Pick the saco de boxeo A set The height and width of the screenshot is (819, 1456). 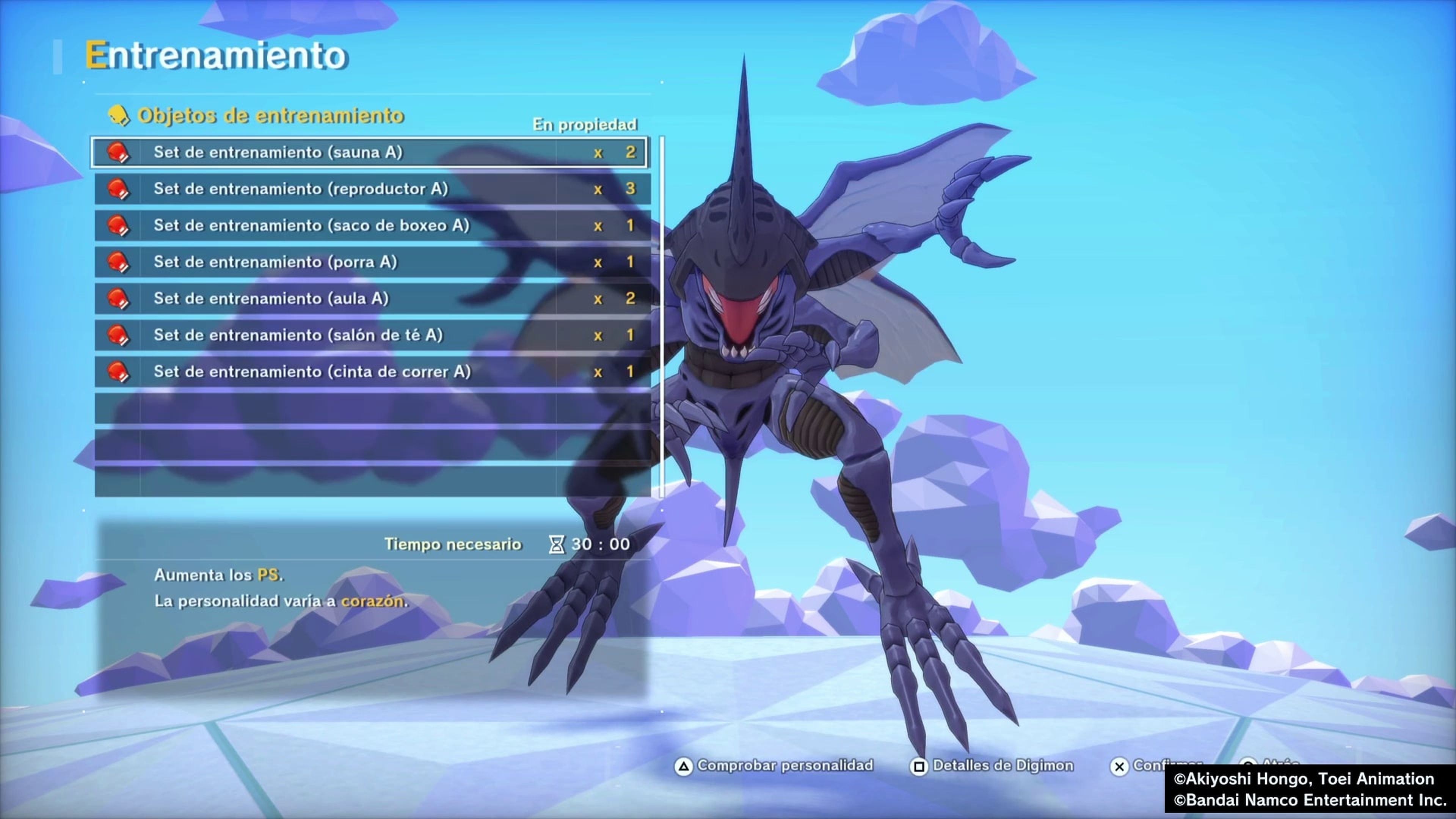pos(370,226)
